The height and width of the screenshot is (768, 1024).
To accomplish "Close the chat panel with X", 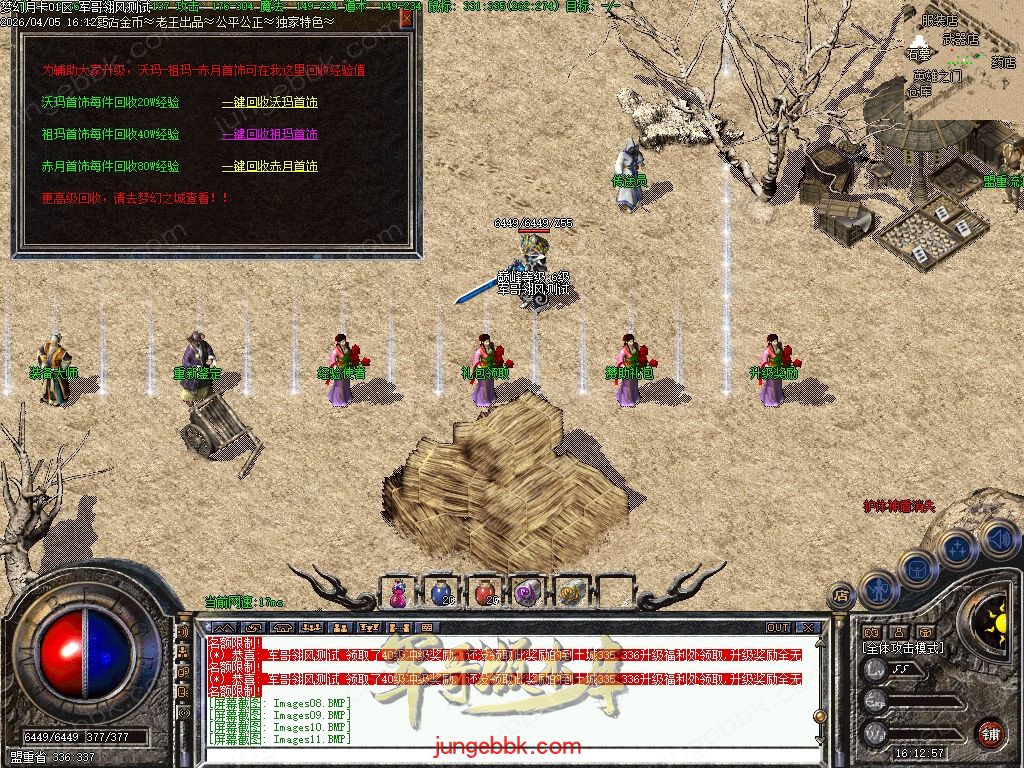I will point(808,627).
